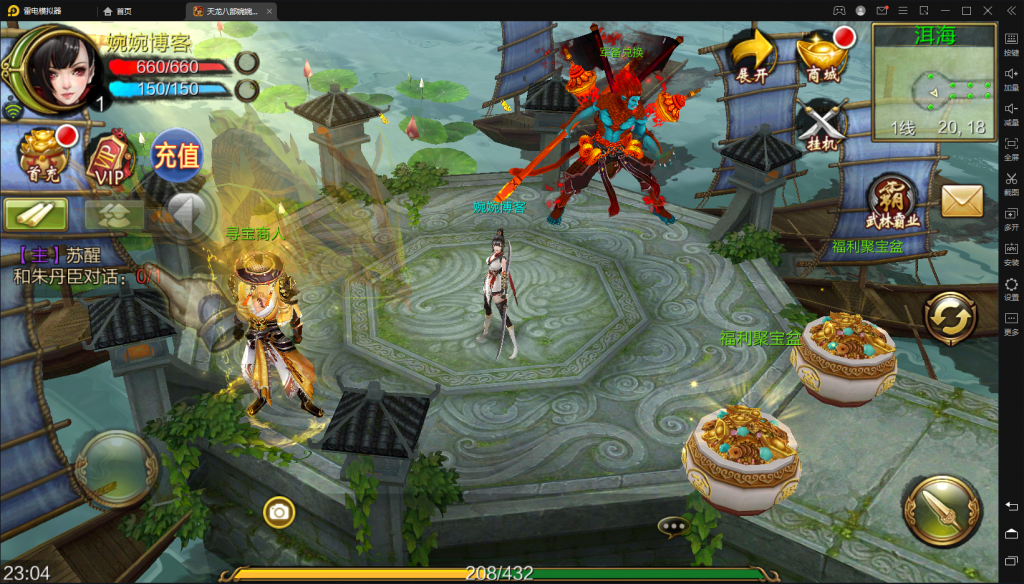
Task: Open the 泪海 minimap
Action: click(x=934, y=81)
